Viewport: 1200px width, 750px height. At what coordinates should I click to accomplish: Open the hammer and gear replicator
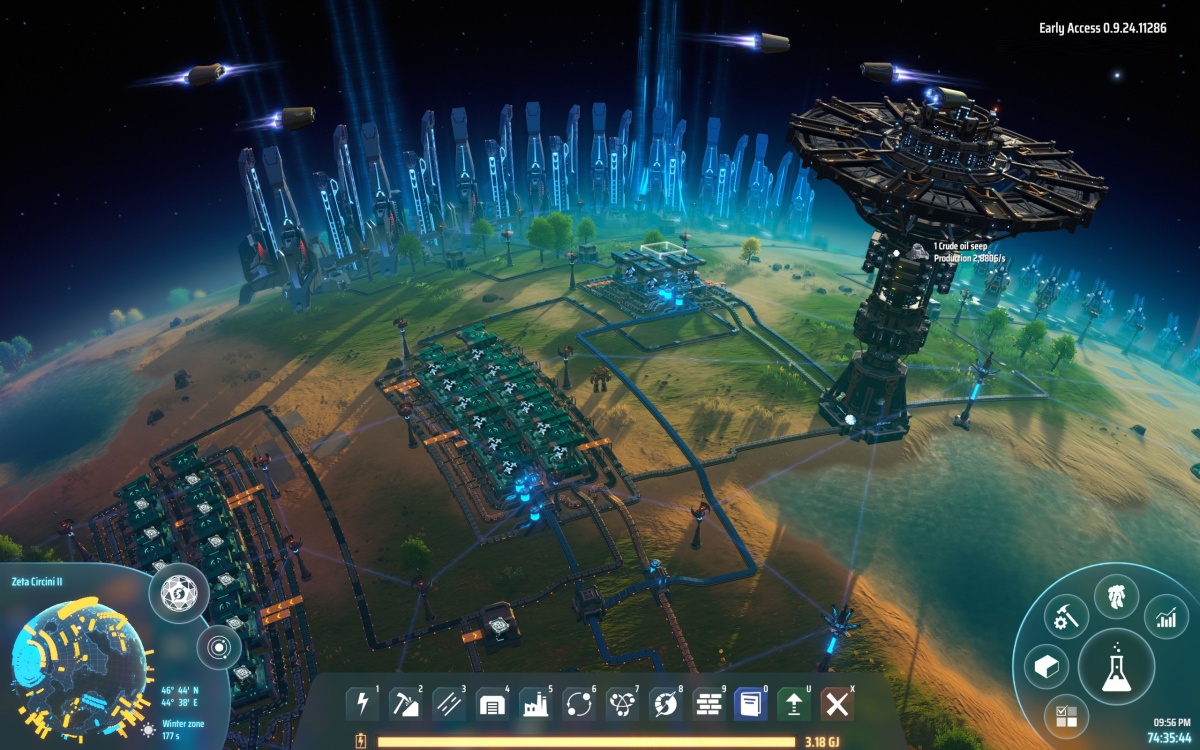1065,617
